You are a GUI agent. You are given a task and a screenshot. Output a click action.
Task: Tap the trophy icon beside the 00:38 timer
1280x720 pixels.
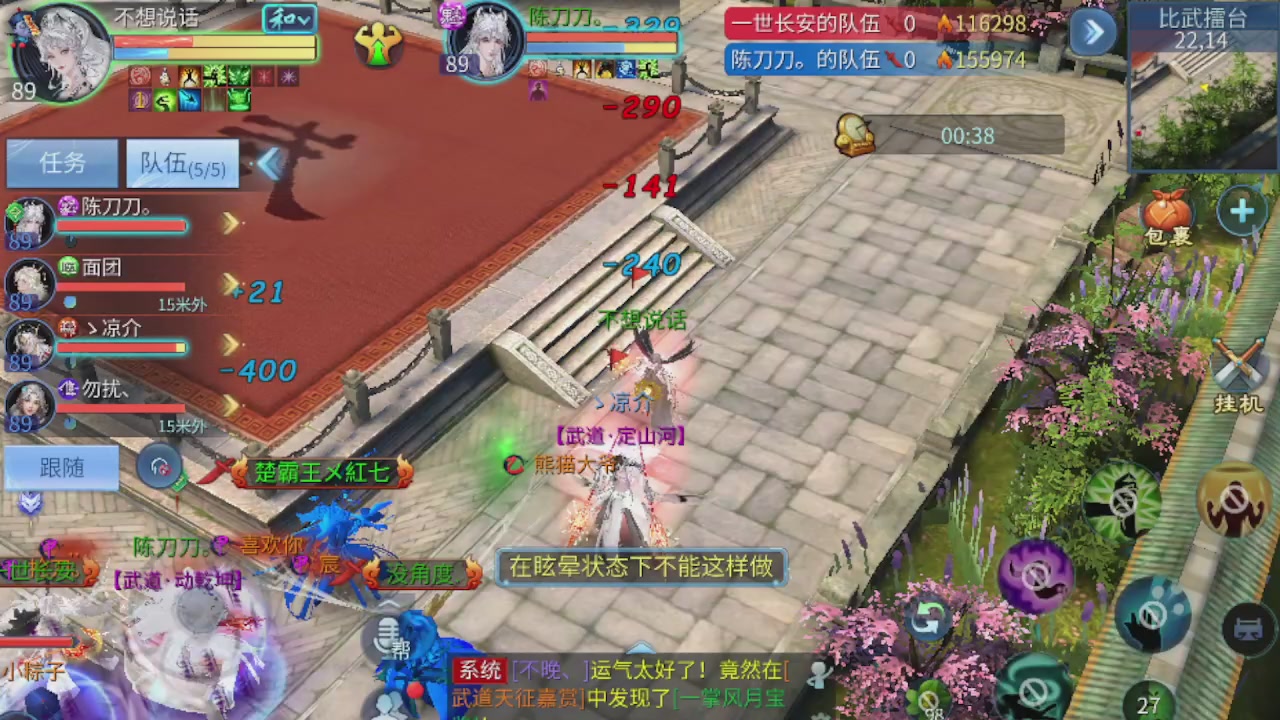point(853,133)
